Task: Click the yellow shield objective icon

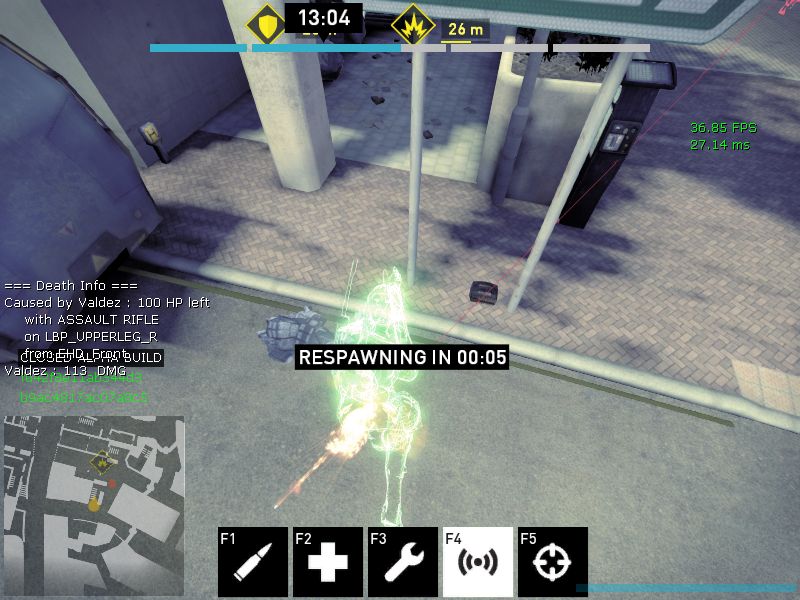Action: pyautogui.click(x=267, y=24)
